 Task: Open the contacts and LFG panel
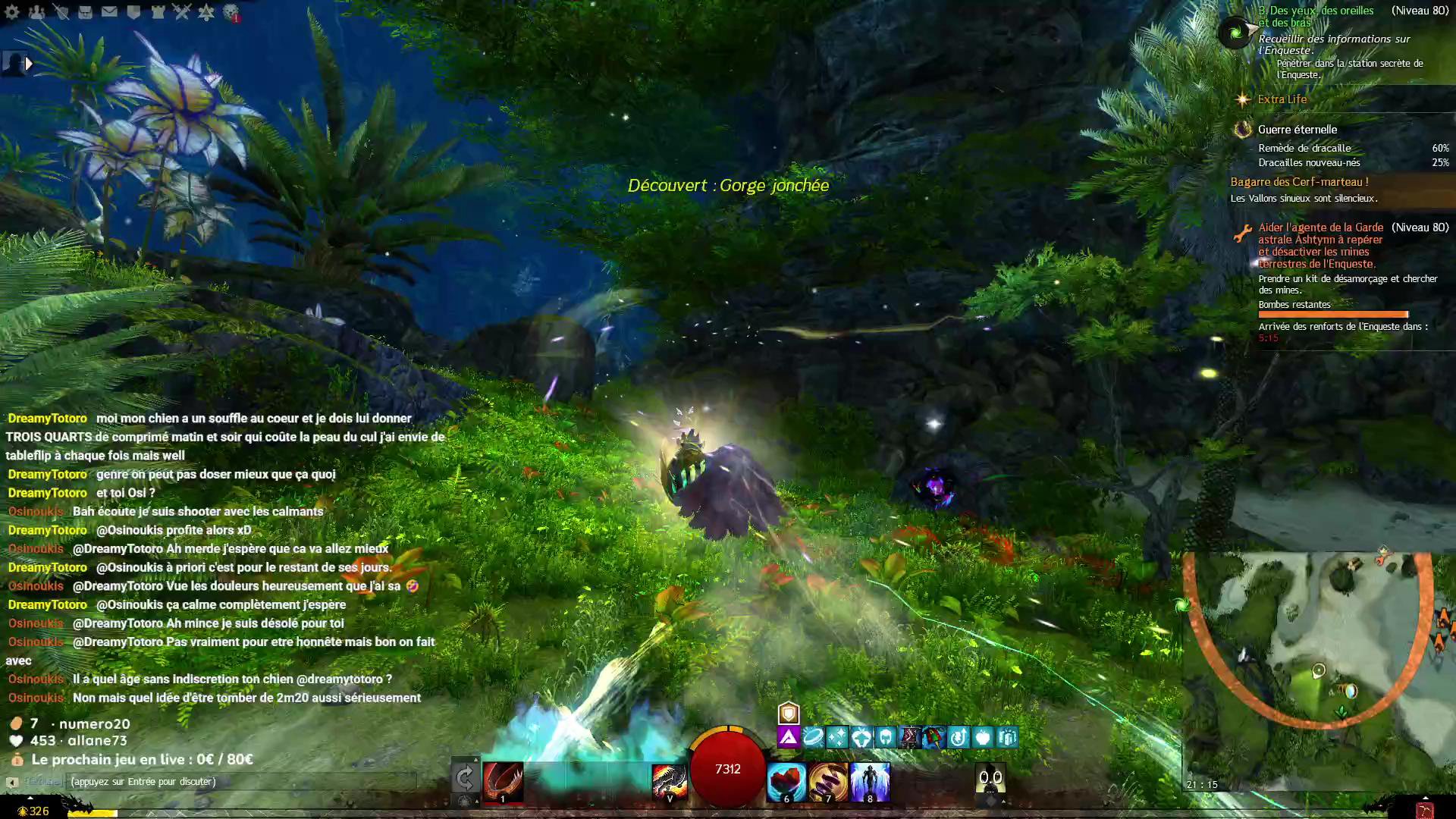tap(36, 11)
